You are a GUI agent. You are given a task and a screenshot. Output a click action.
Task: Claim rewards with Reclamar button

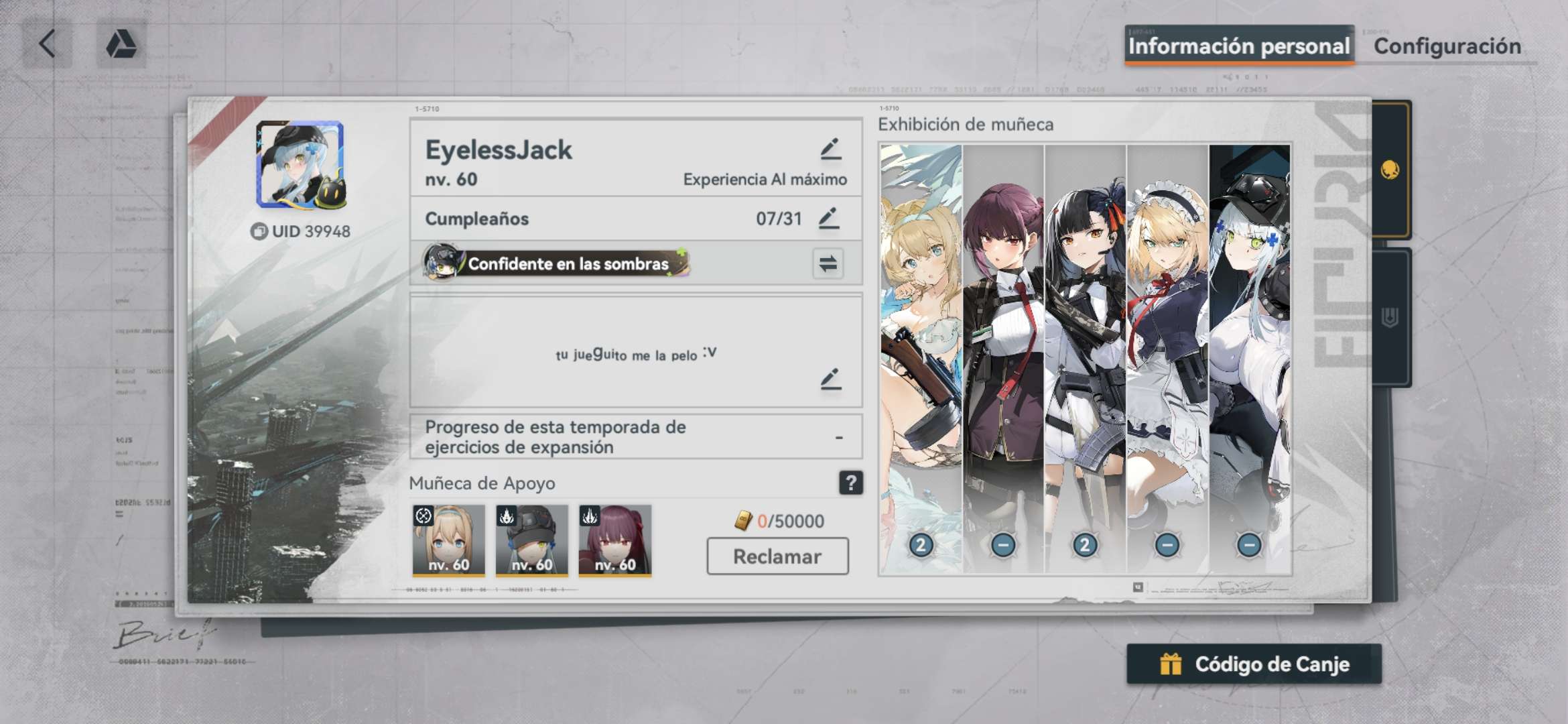[x=777, y=556]
